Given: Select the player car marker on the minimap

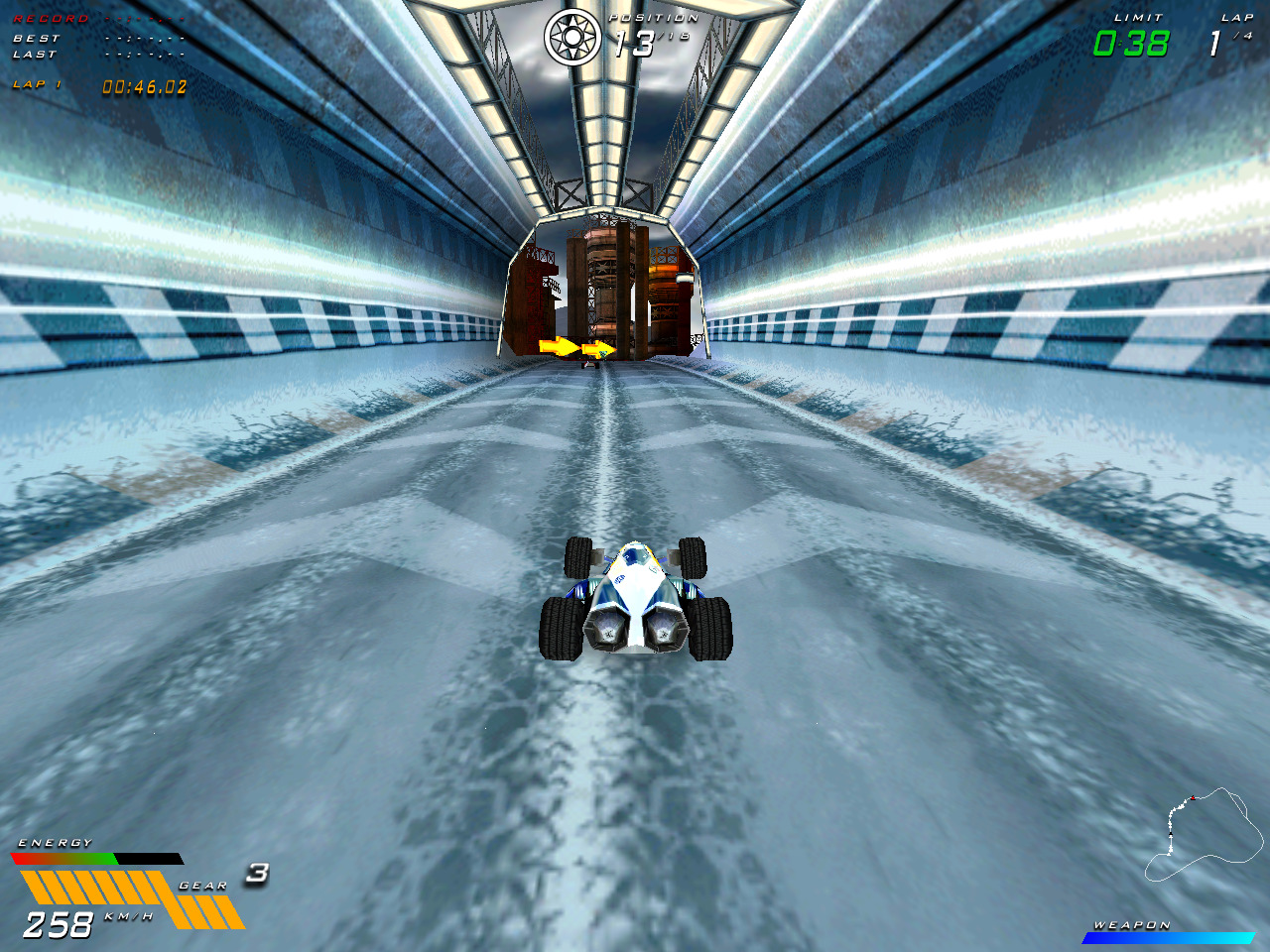Looking at the screenshot, I should tap(1193, 797).
